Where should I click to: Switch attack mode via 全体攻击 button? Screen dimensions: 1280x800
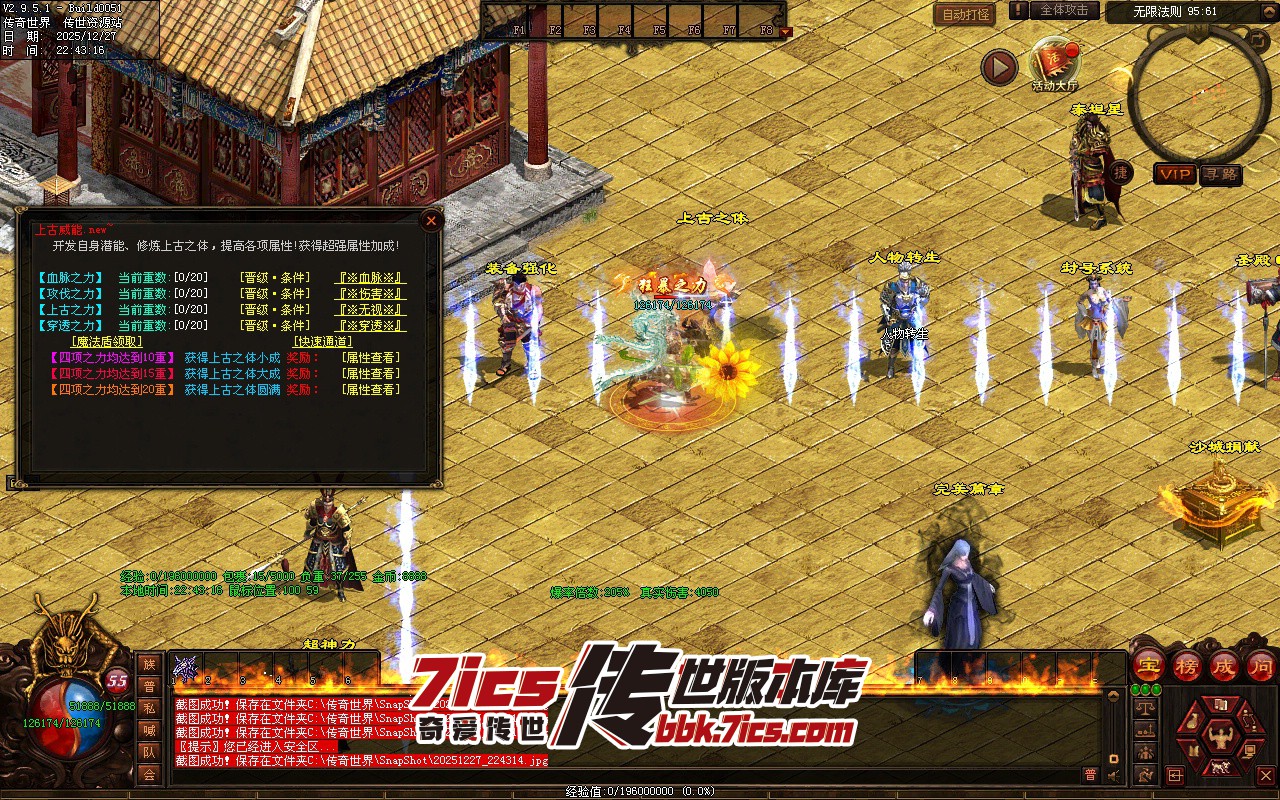point(1064,10)
